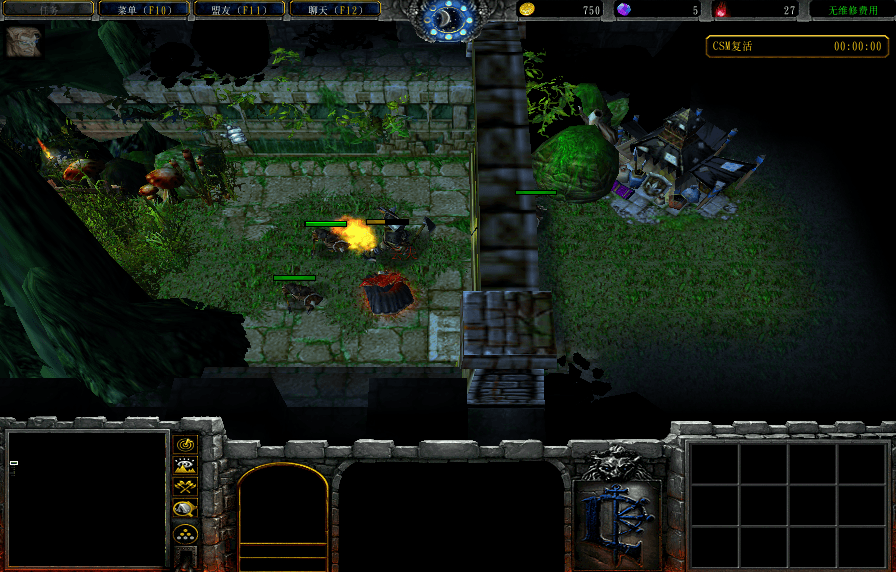The image size is (896, 572).
Task: Activate the minimap signal ping button
Action: 185,443
